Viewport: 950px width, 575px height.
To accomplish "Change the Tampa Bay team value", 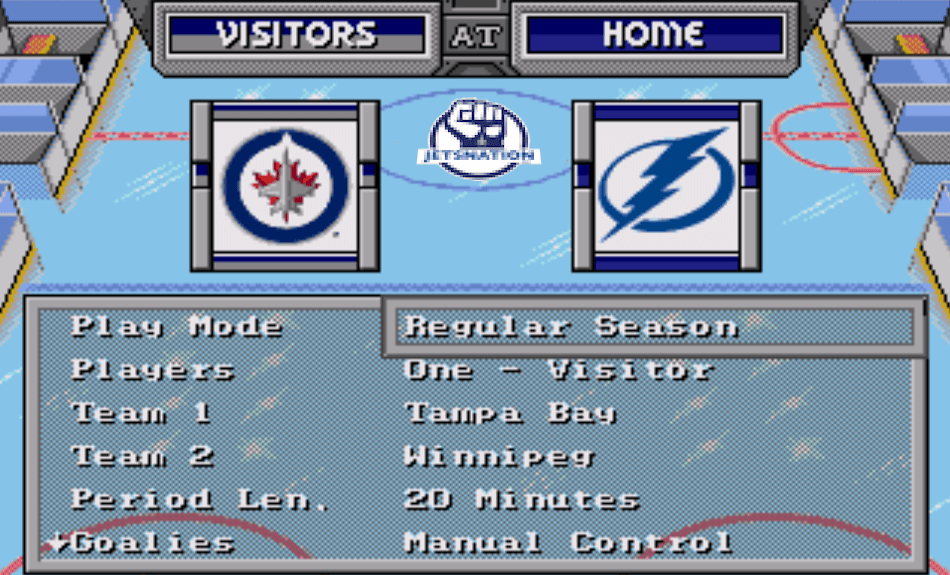I will pyautogui.click(x=510, y=413).
